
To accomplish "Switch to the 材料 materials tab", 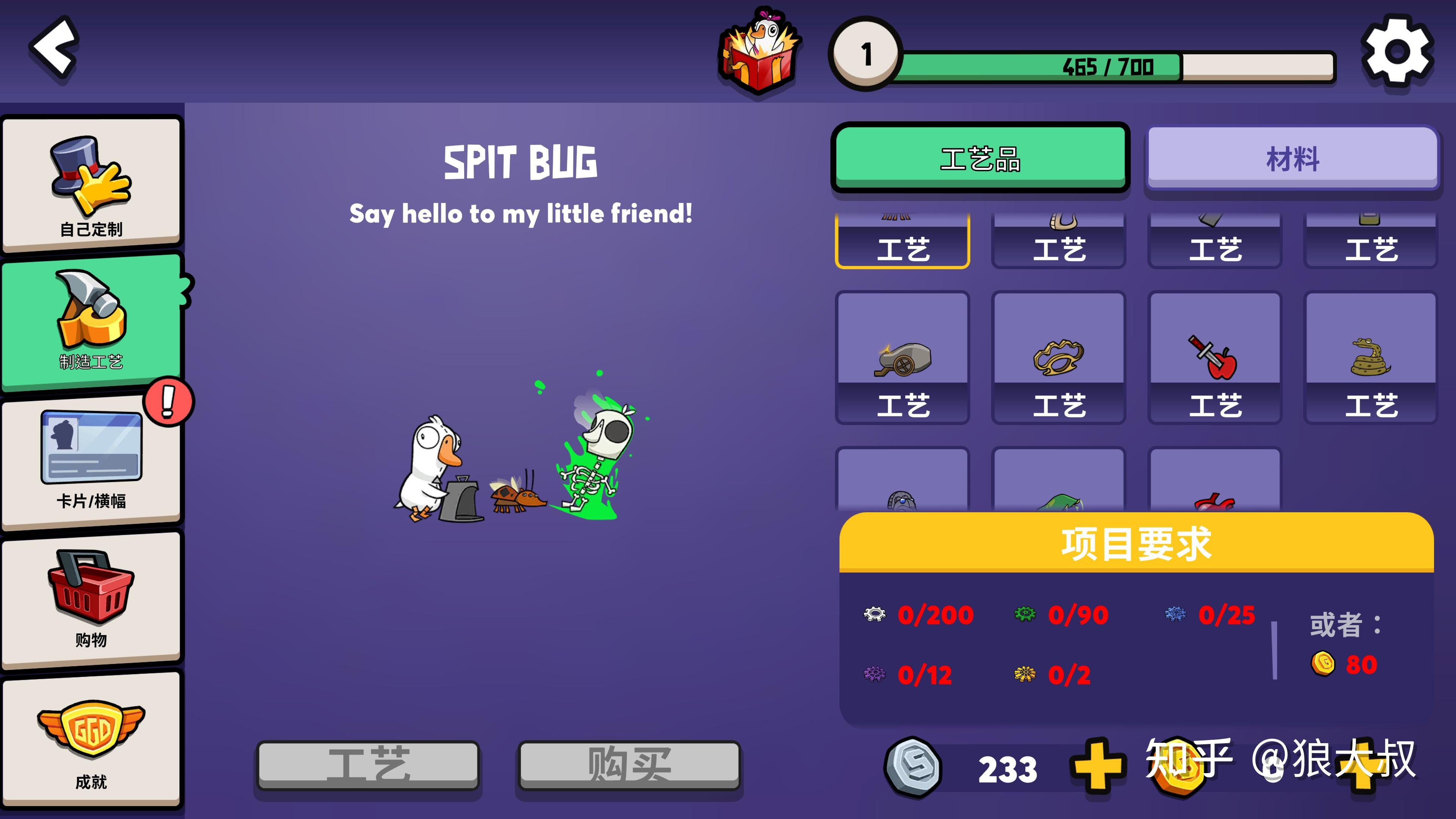I will click(x=1293, y=159).
